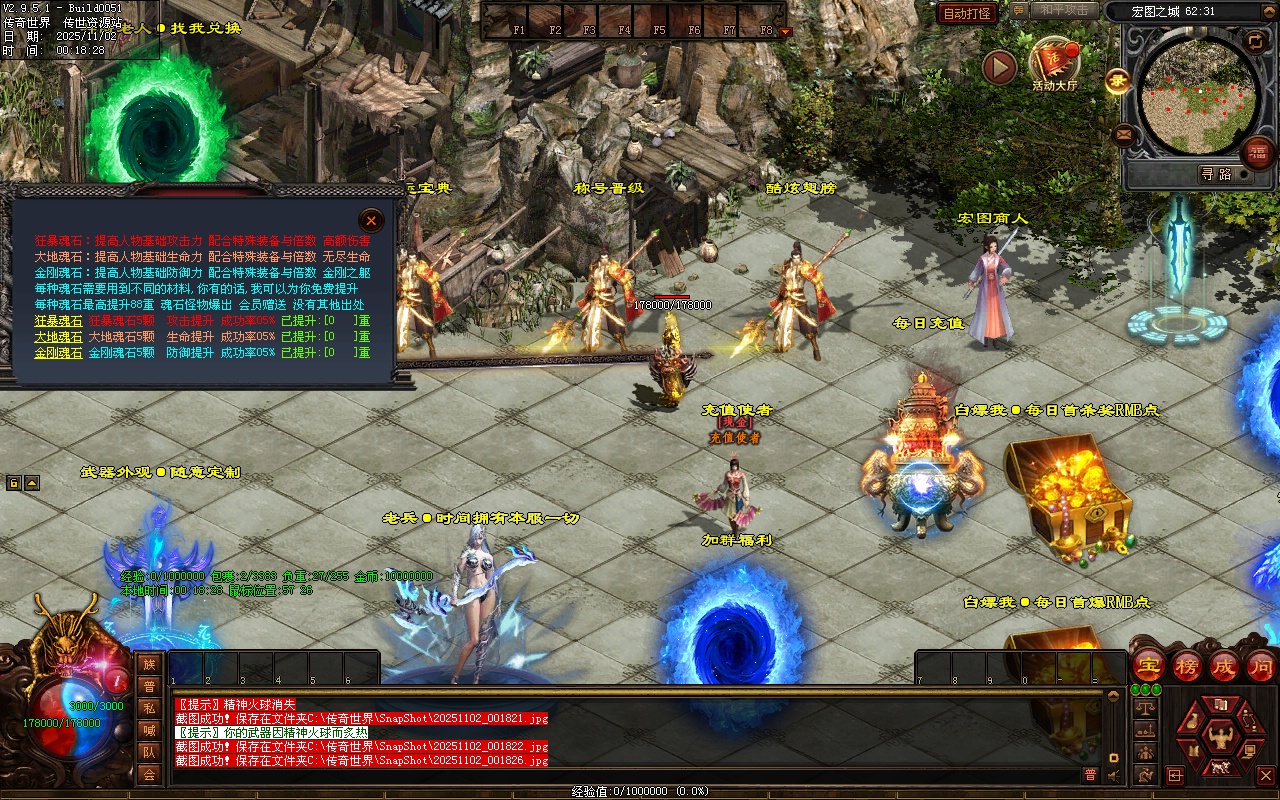The image size is (1280, 800).
Task: Activate the 寻路 pathfinding button
Action: [x=1216, y=174]
